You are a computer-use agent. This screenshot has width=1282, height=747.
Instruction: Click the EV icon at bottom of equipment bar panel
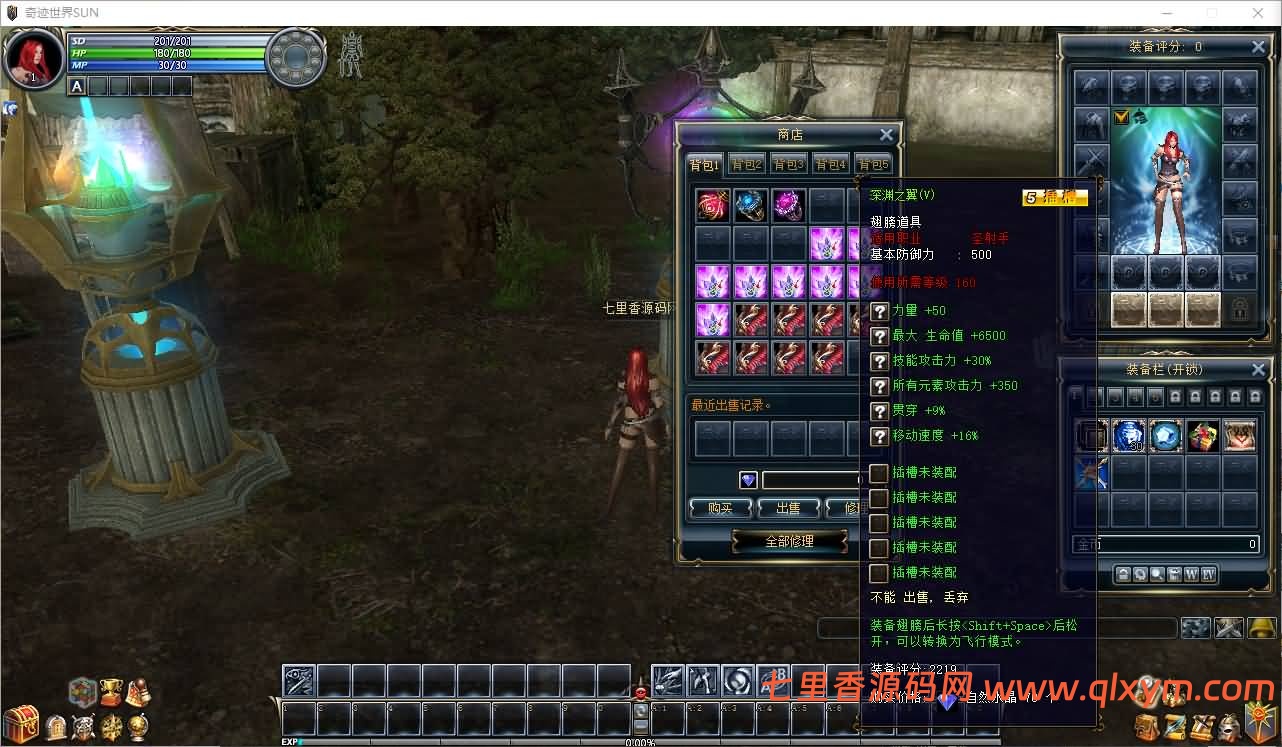[1208, 573]
